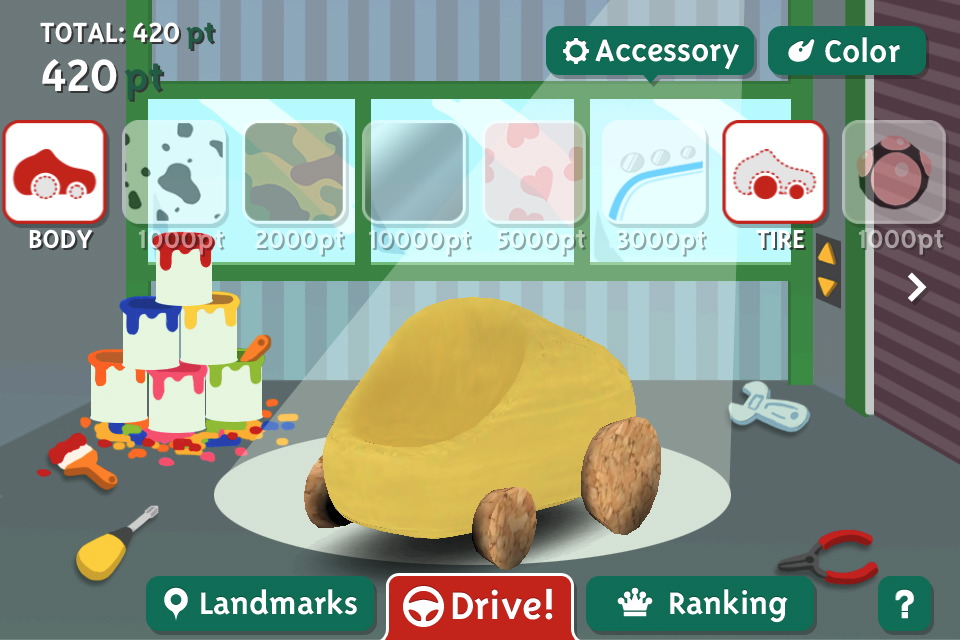Choose the glass pattern for 10000pt
Image resolution: width=960 pixels, height=640 pixels.
414,172
